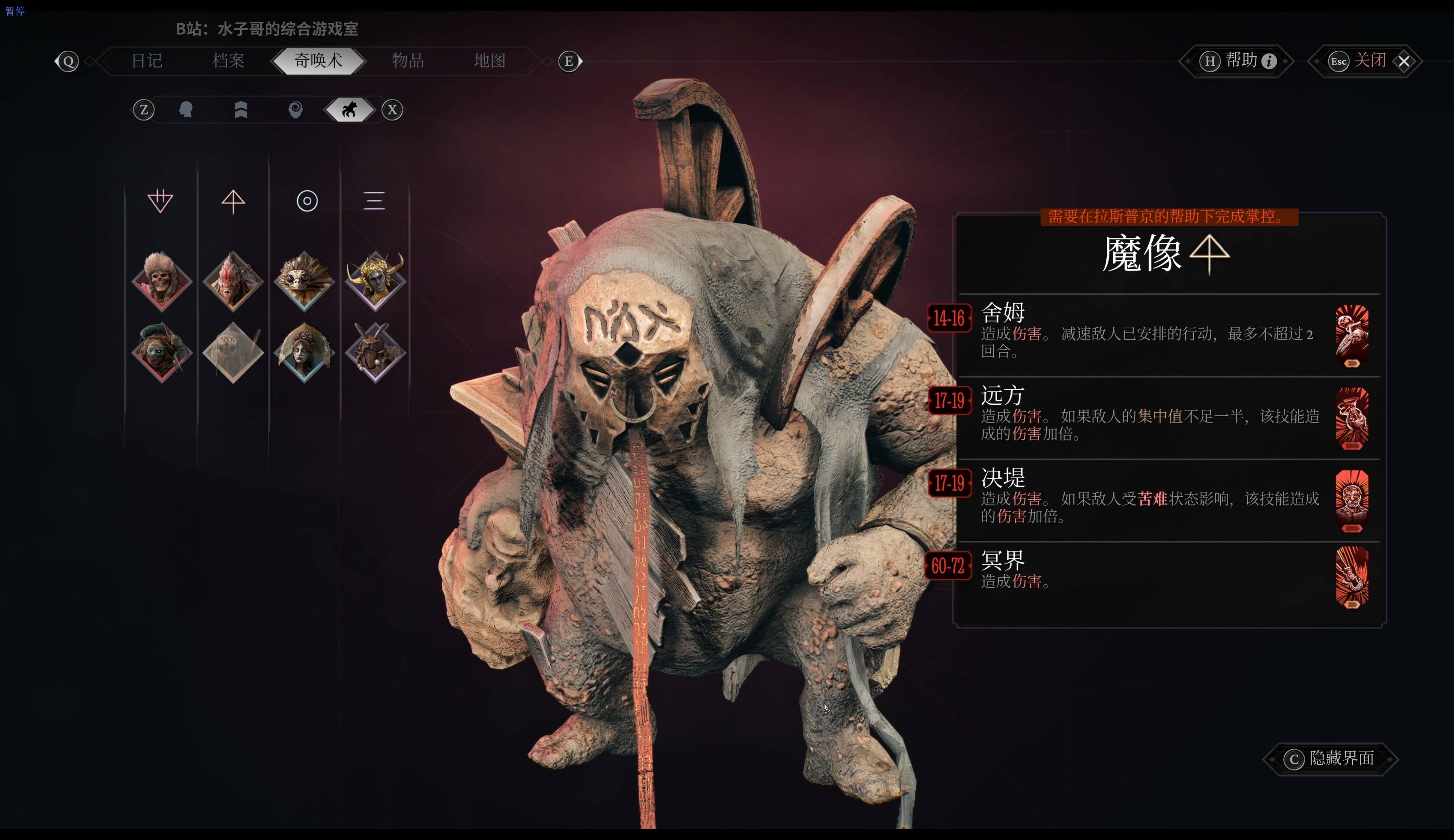Choose the pale woman with flower crown

click(x=304, y=352)
